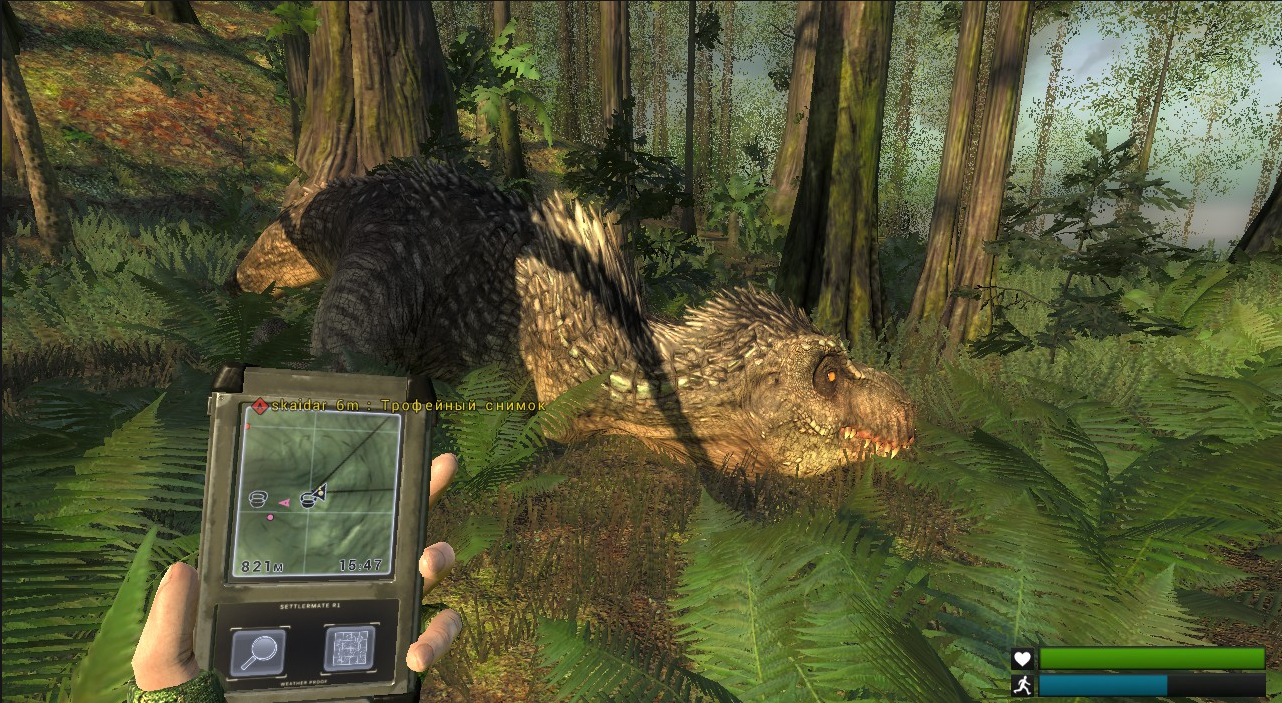Select the pink dot marker on the GPS
The width and height of the screenshot is (1282, 703).
[269, 517]
